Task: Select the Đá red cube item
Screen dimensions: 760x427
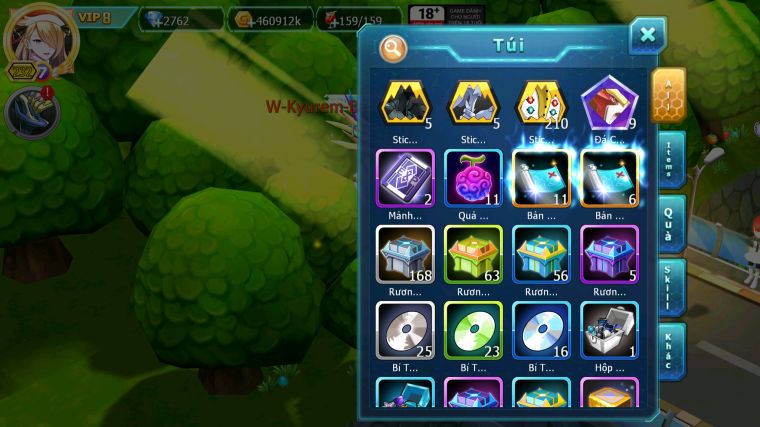Action: [x=609, y=103]
